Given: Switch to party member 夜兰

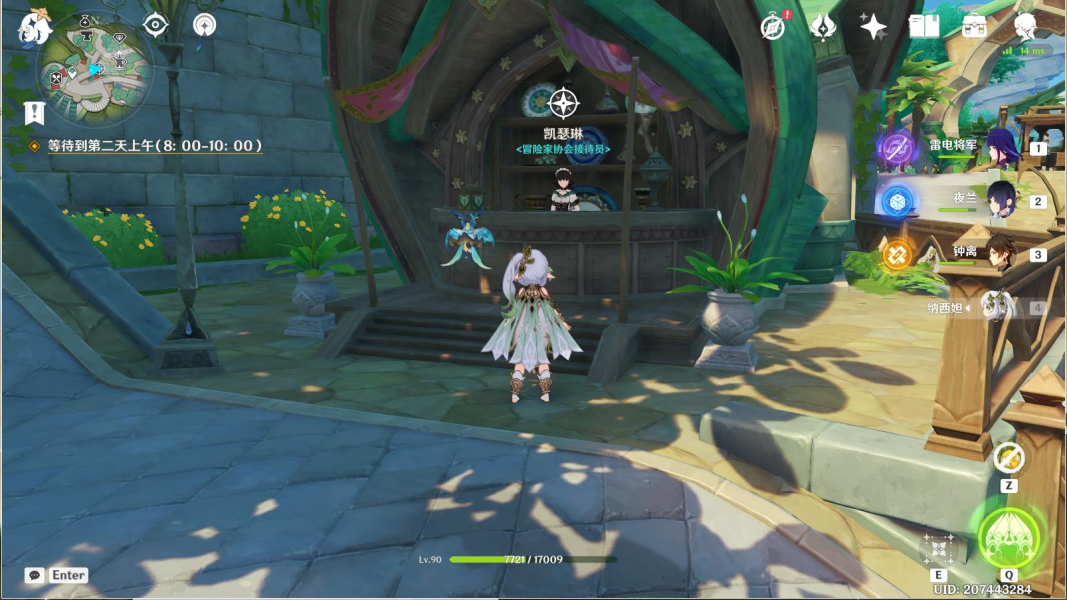Looking at the screenshot, I should [x=1001, y=201].
